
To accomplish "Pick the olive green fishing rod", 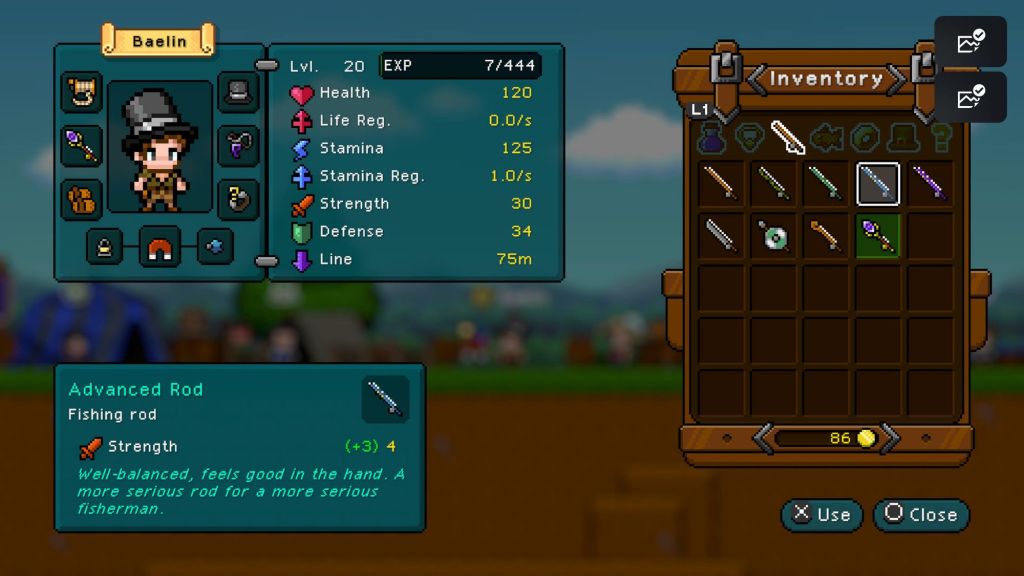I will 774,184.
